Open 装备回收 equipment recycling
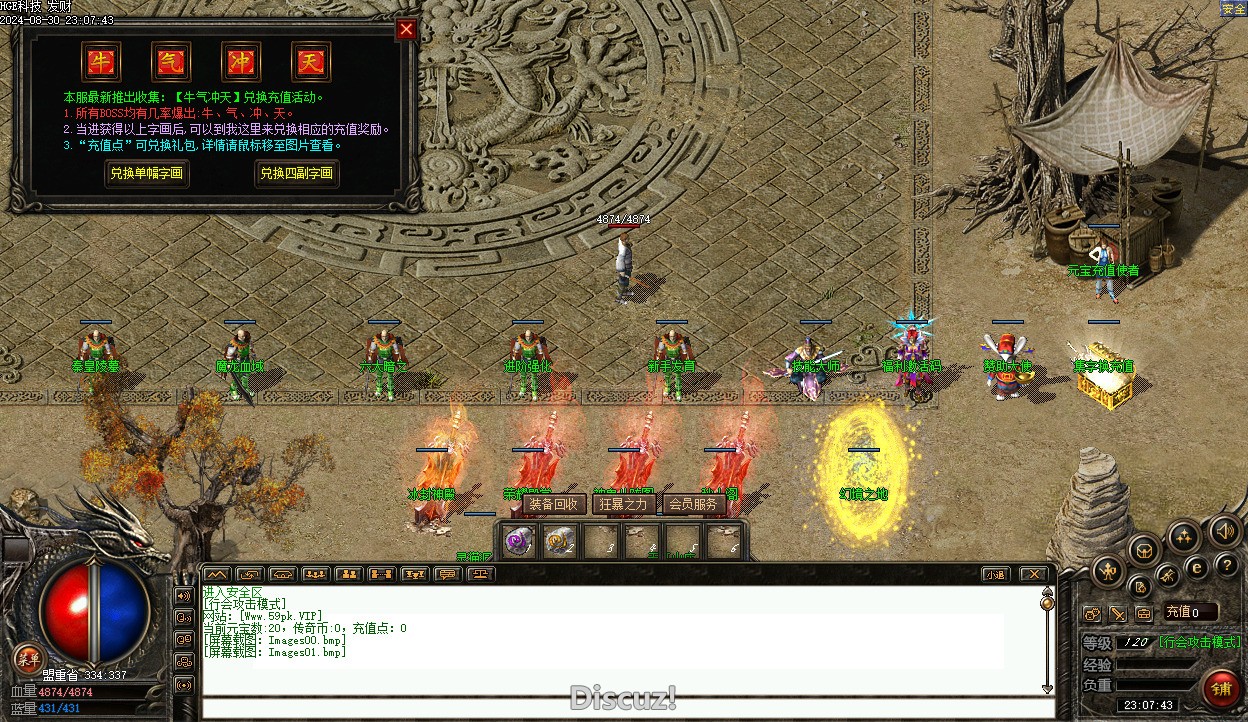Viewport: 1248px width, 722px height. click(553, 504)
